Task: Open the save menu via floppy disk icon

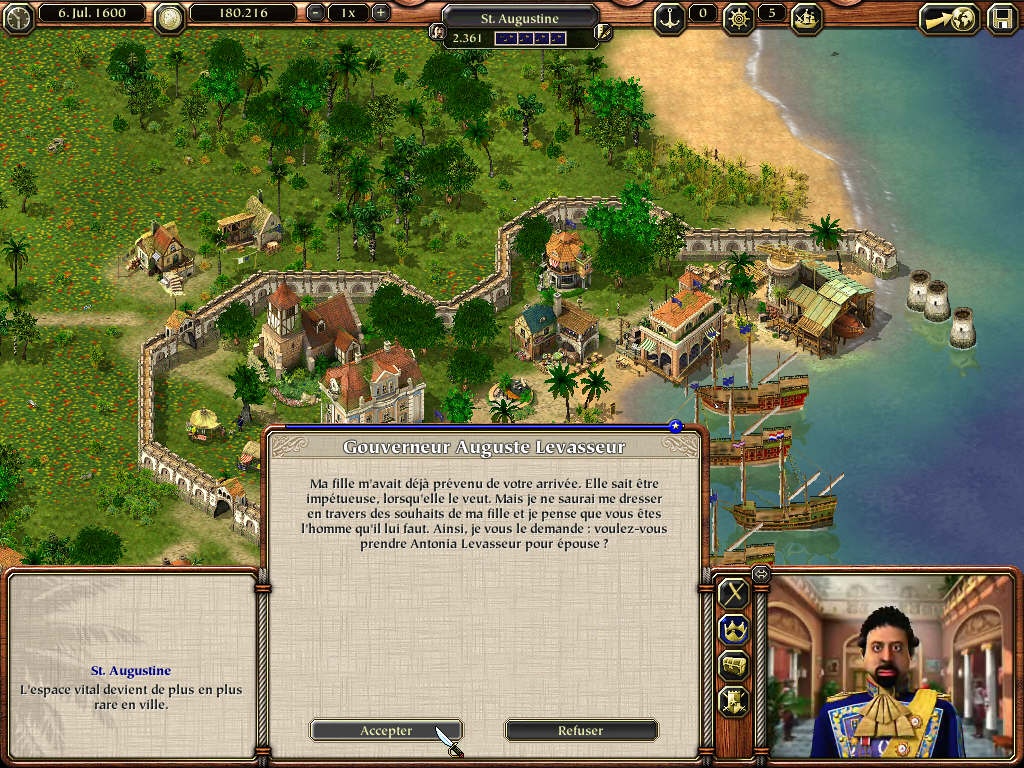Action: [1002, 18]
